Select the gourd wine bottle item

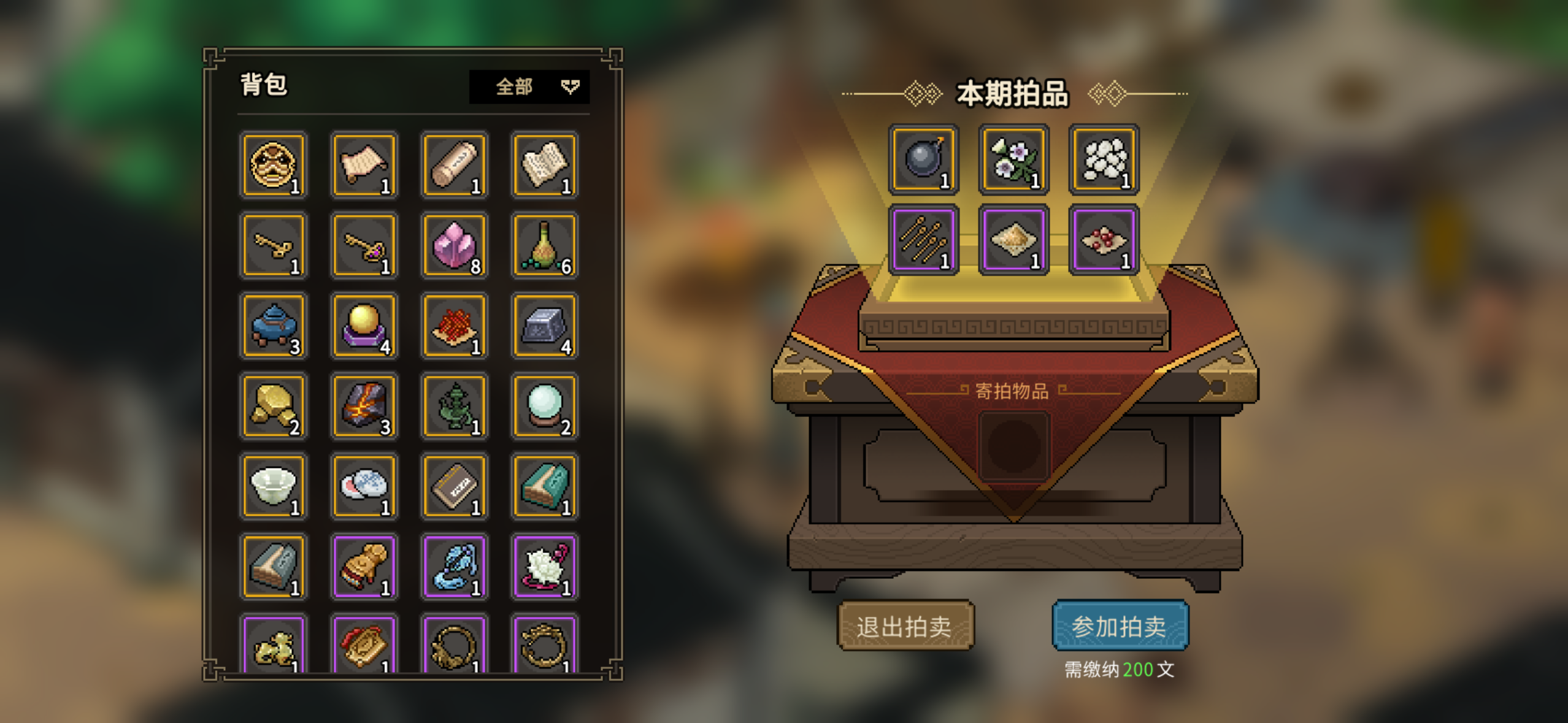click(545, 245)
